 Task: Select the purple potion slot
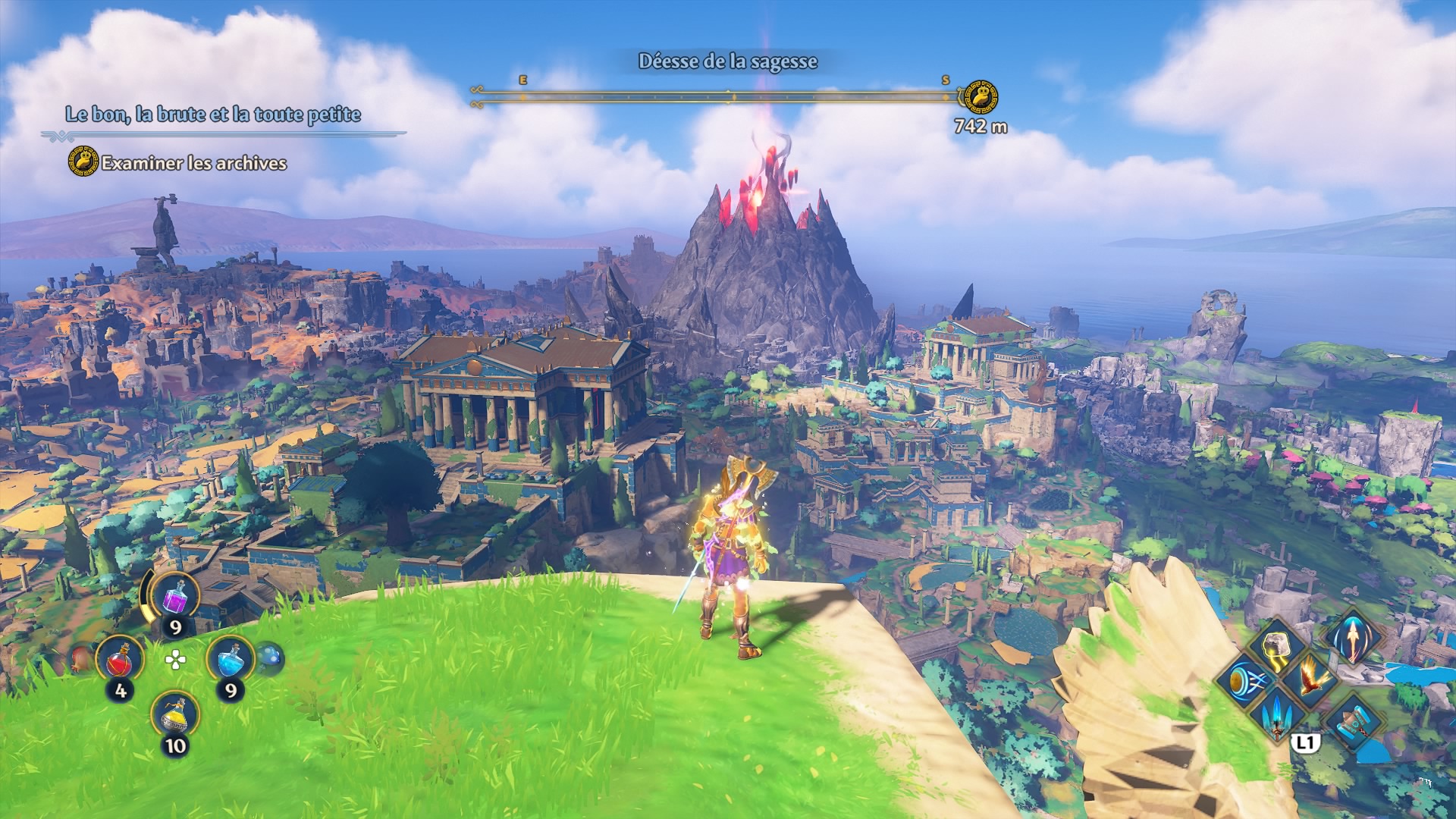(175, 597)
